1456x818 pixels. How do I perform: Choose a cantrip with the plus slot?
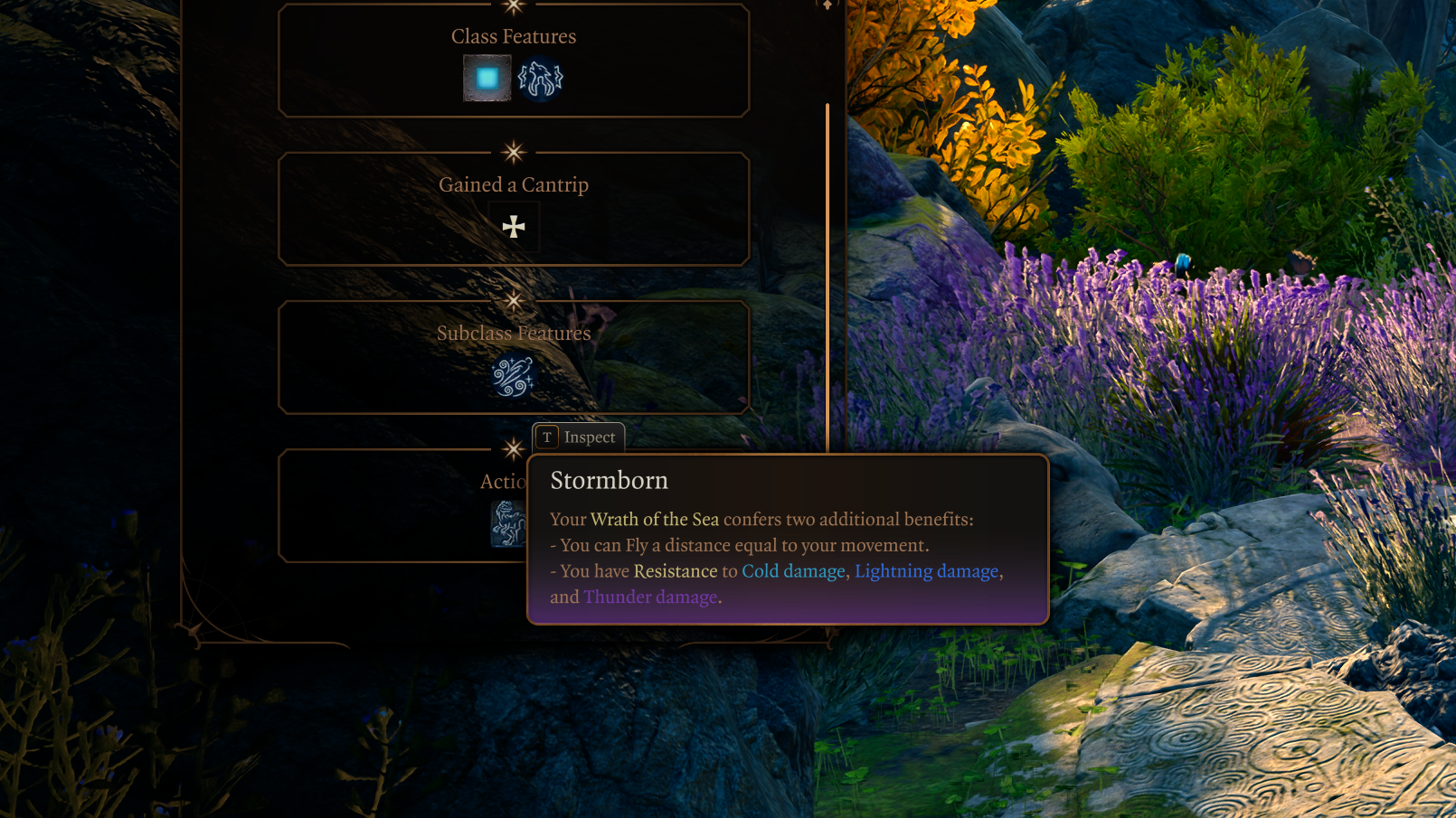point(514,227)
